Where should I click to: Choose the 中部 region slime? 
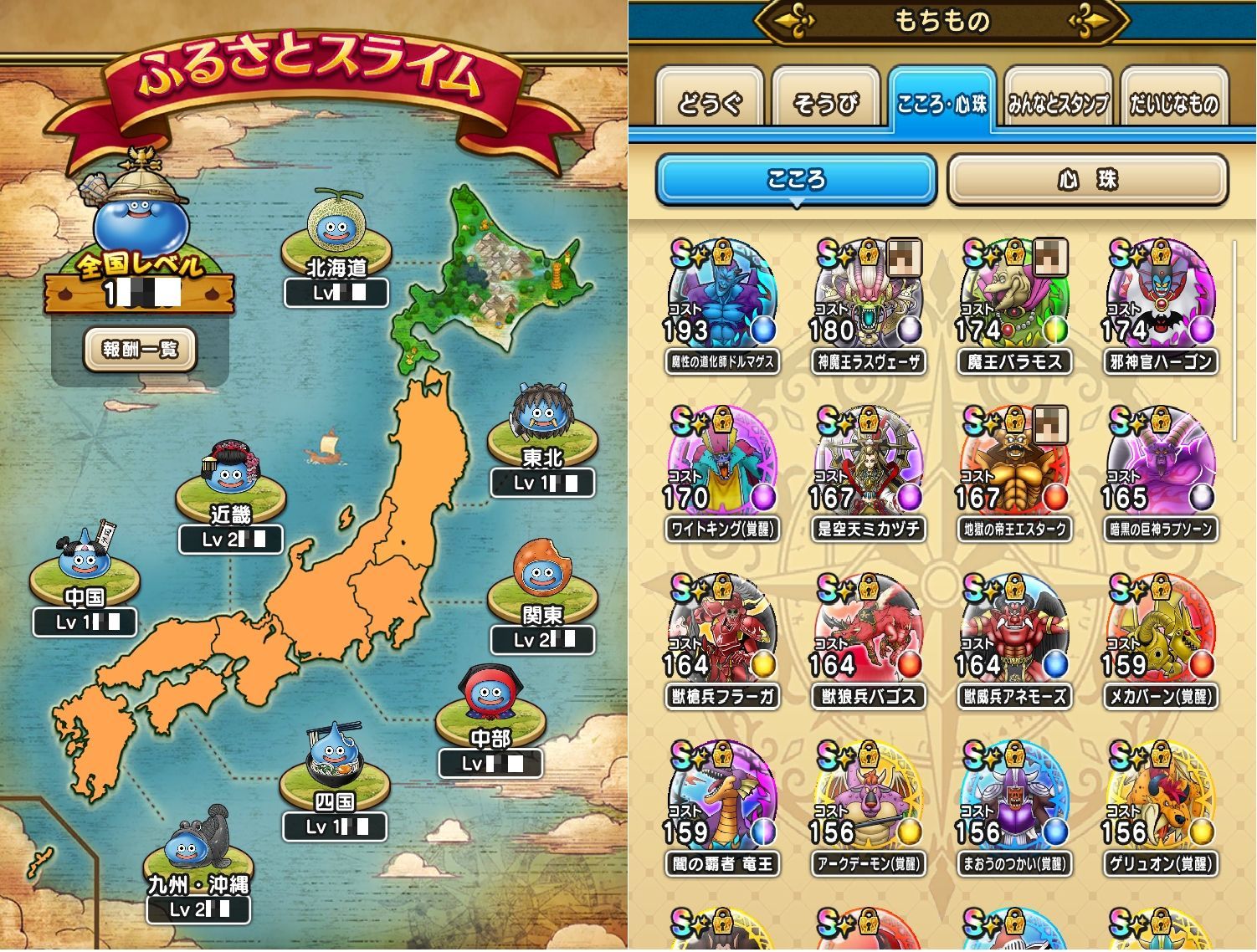pyautogui.click(x=490, y=696)
